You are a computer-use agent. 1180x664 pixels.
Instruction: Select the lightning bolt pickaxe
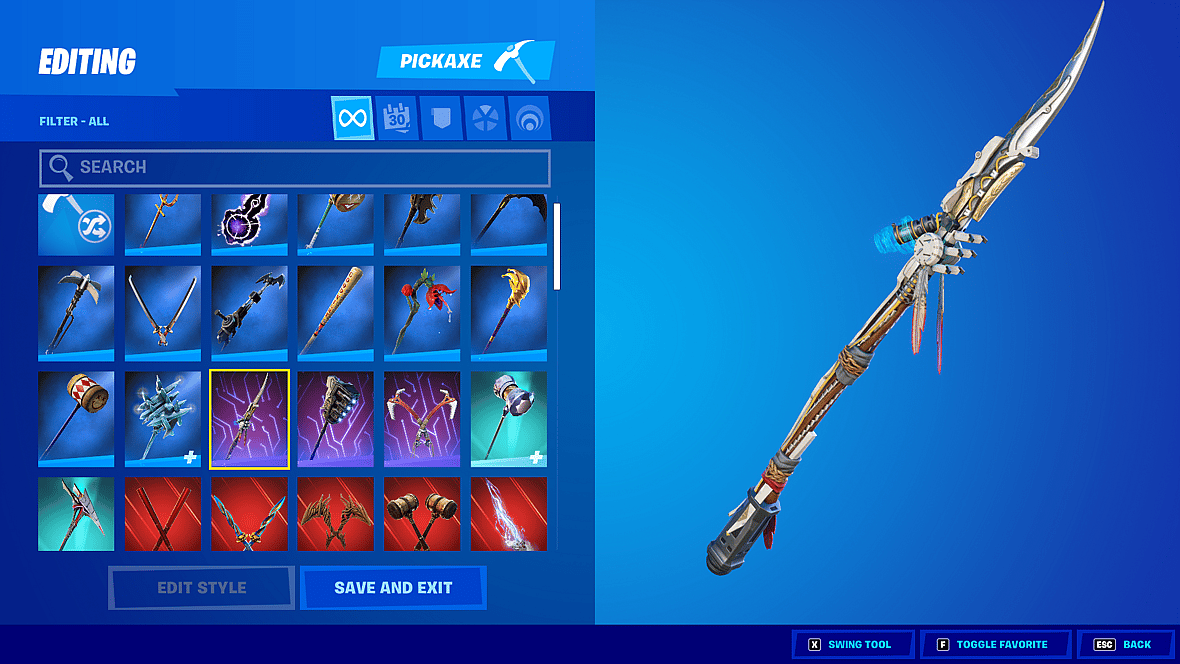pos(508,514)
